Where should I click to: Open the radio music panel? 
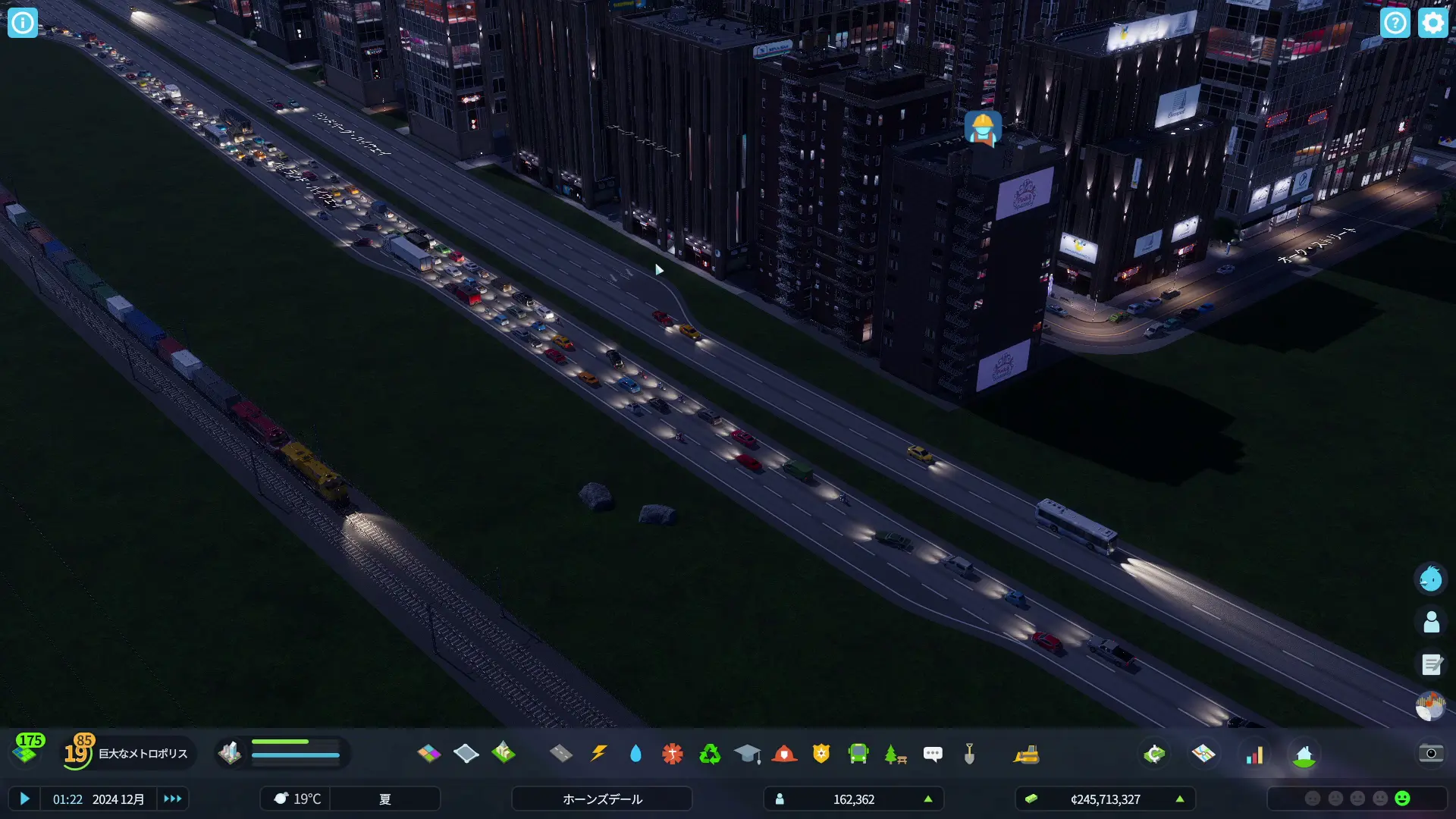[1431, 707]
